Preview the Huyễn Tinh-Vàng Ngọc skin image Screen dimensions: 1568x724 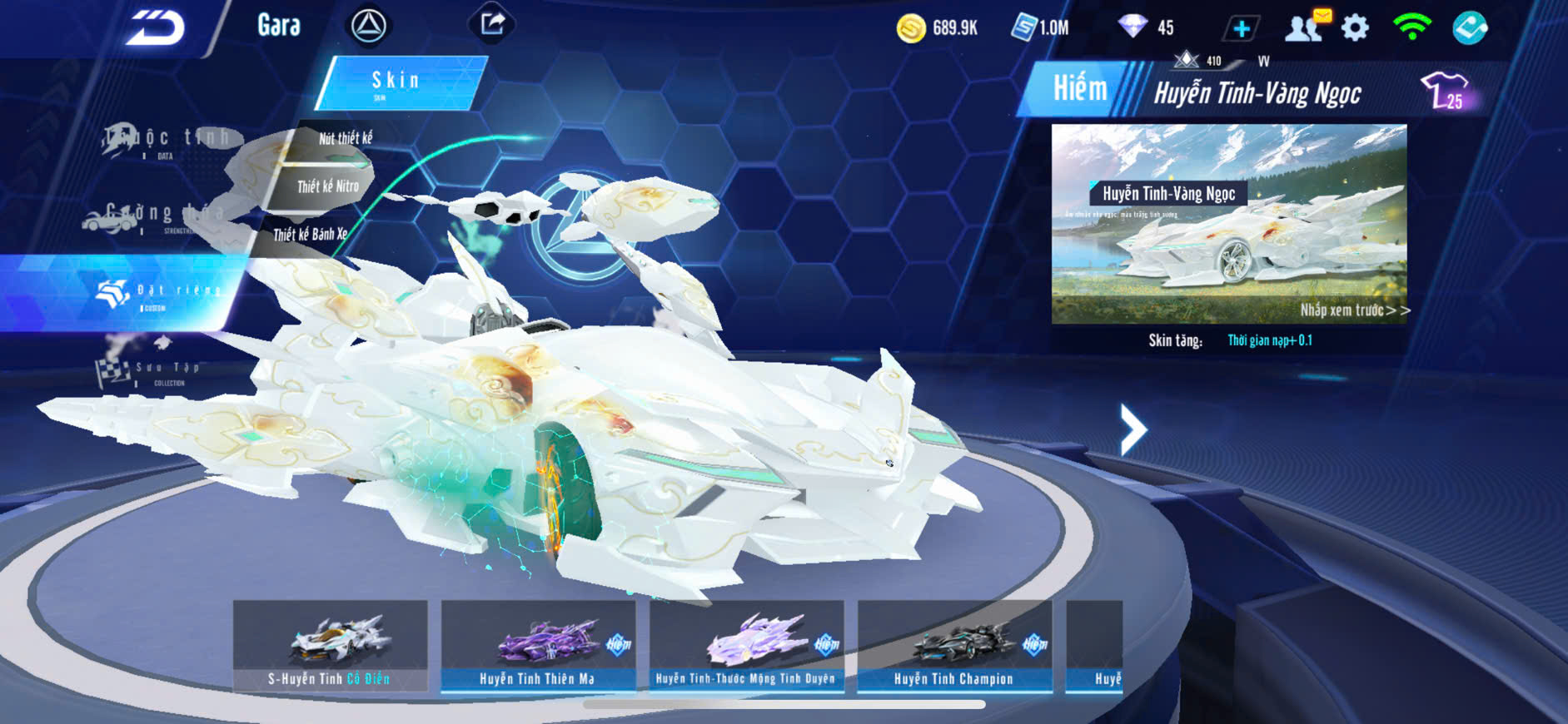[x=1228, y=223]
